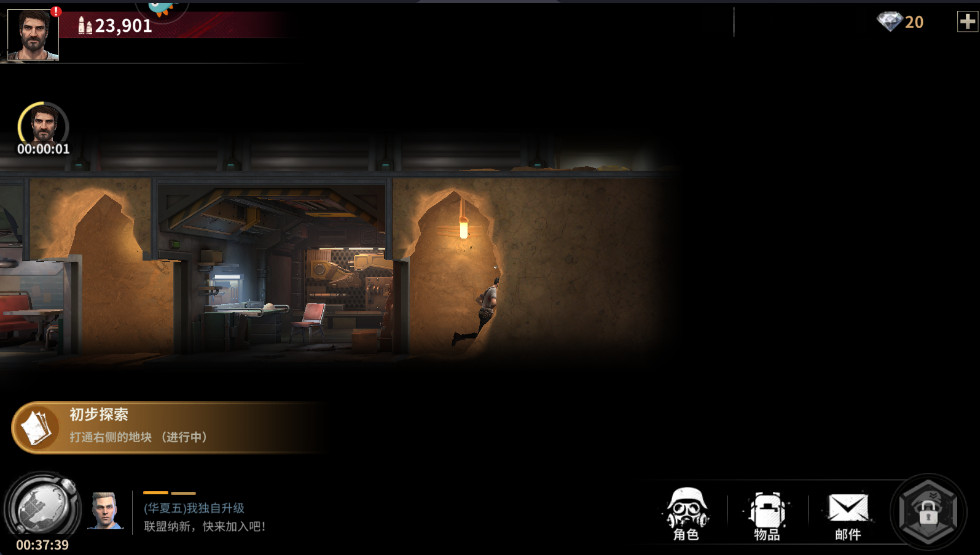The height and width of the screenshot is (555, 980).
Task: Open the world map globe
Action: tap(42, 508)
